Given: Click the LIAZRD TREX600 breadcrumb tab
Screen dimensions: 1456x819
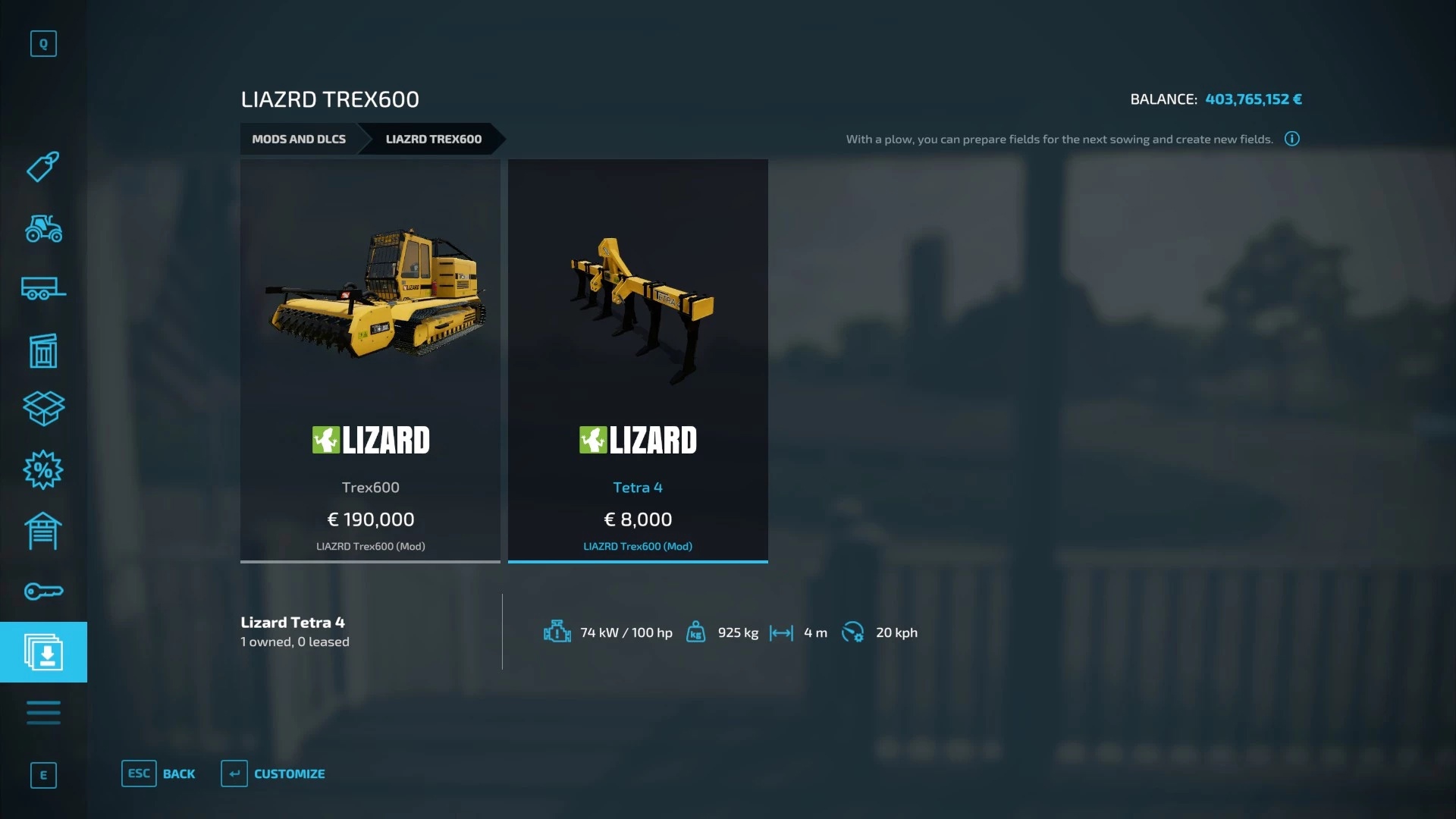Looking at the screenshot, I should 433,139.
